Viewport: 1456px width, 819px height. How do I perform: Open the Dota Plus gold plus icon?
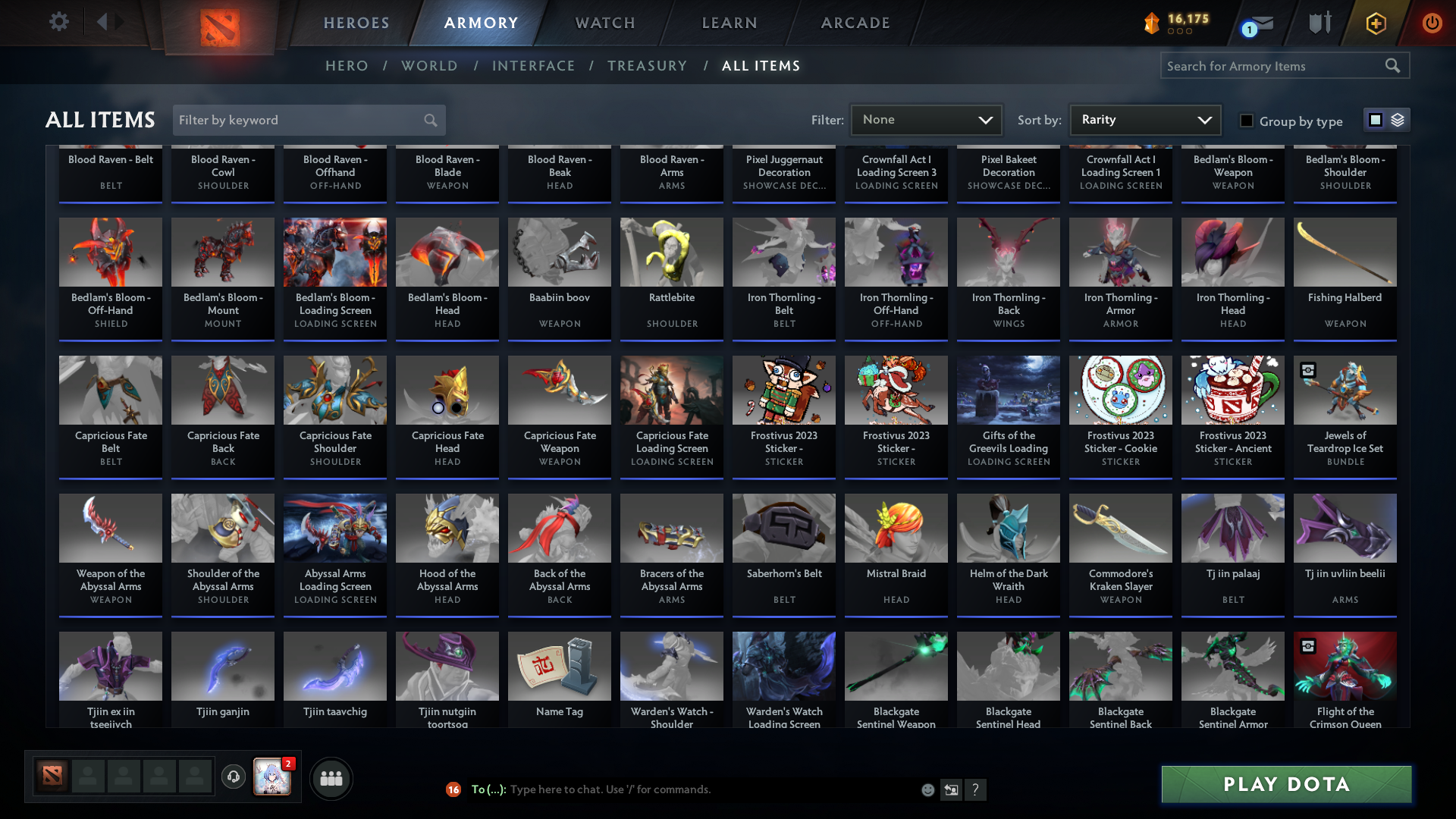pos(1376,23)
